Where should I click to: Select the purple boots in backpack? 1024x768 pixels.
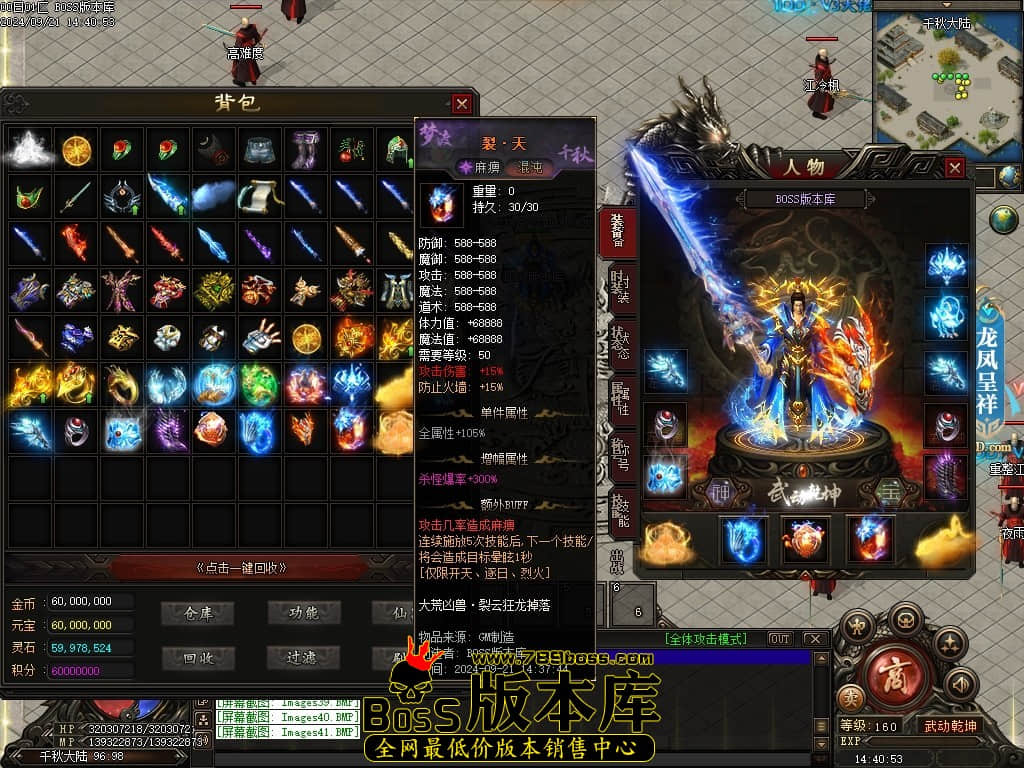[x=306, y=149]
